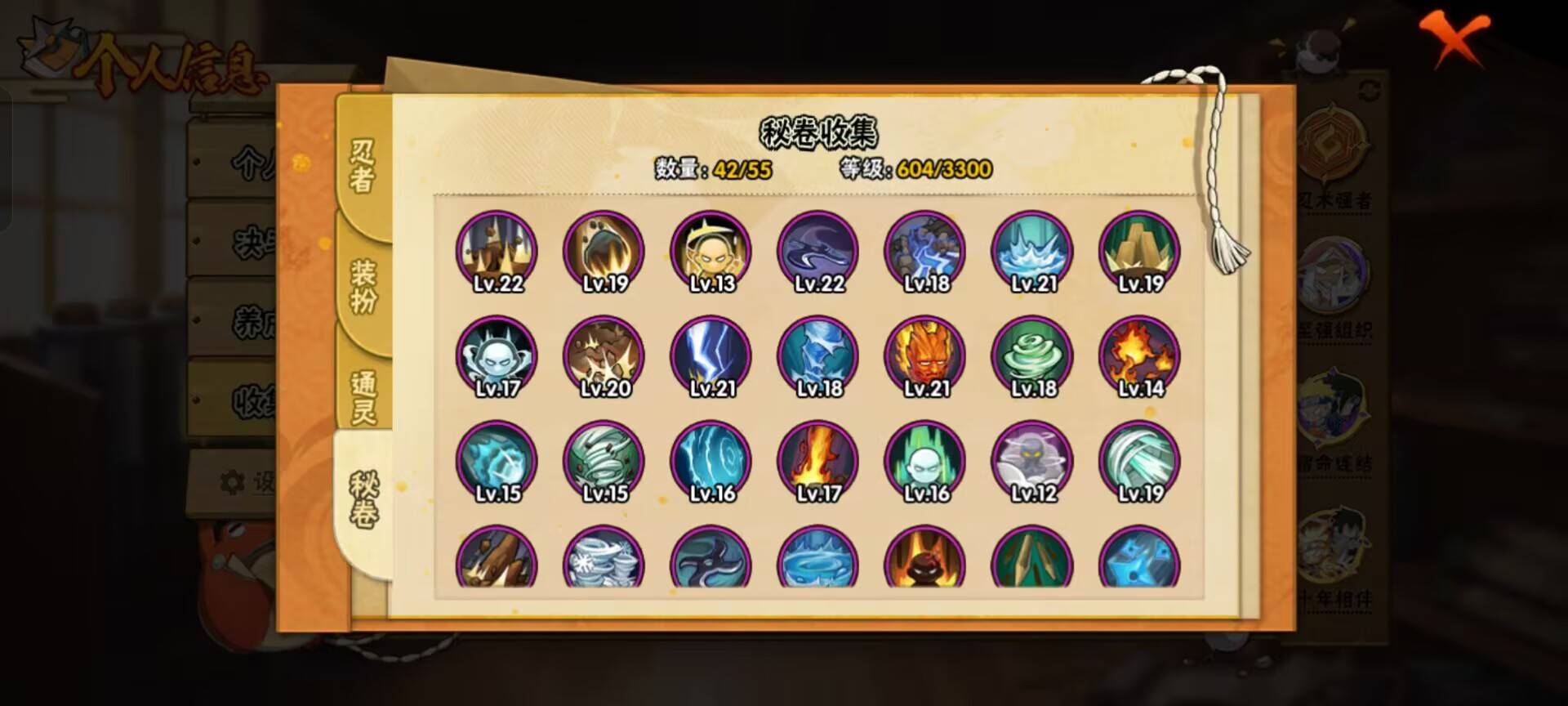Open the Lv.22 whale scroll icon
This screenshot has height=706, width=1568.
(x=817, y=251)
